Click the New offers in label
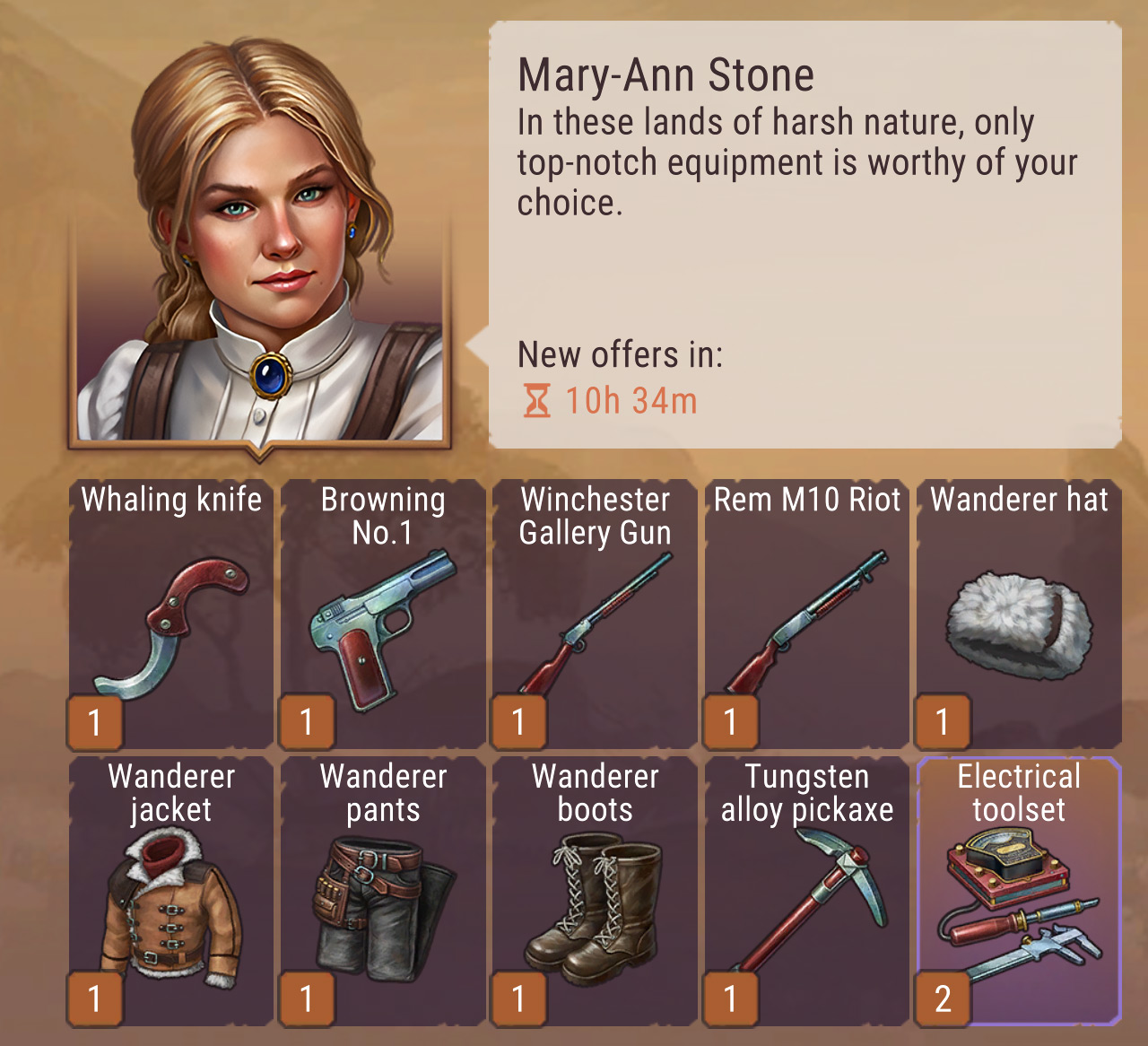This screenshot has height=1046, width=1148. (x=622, y=355)
